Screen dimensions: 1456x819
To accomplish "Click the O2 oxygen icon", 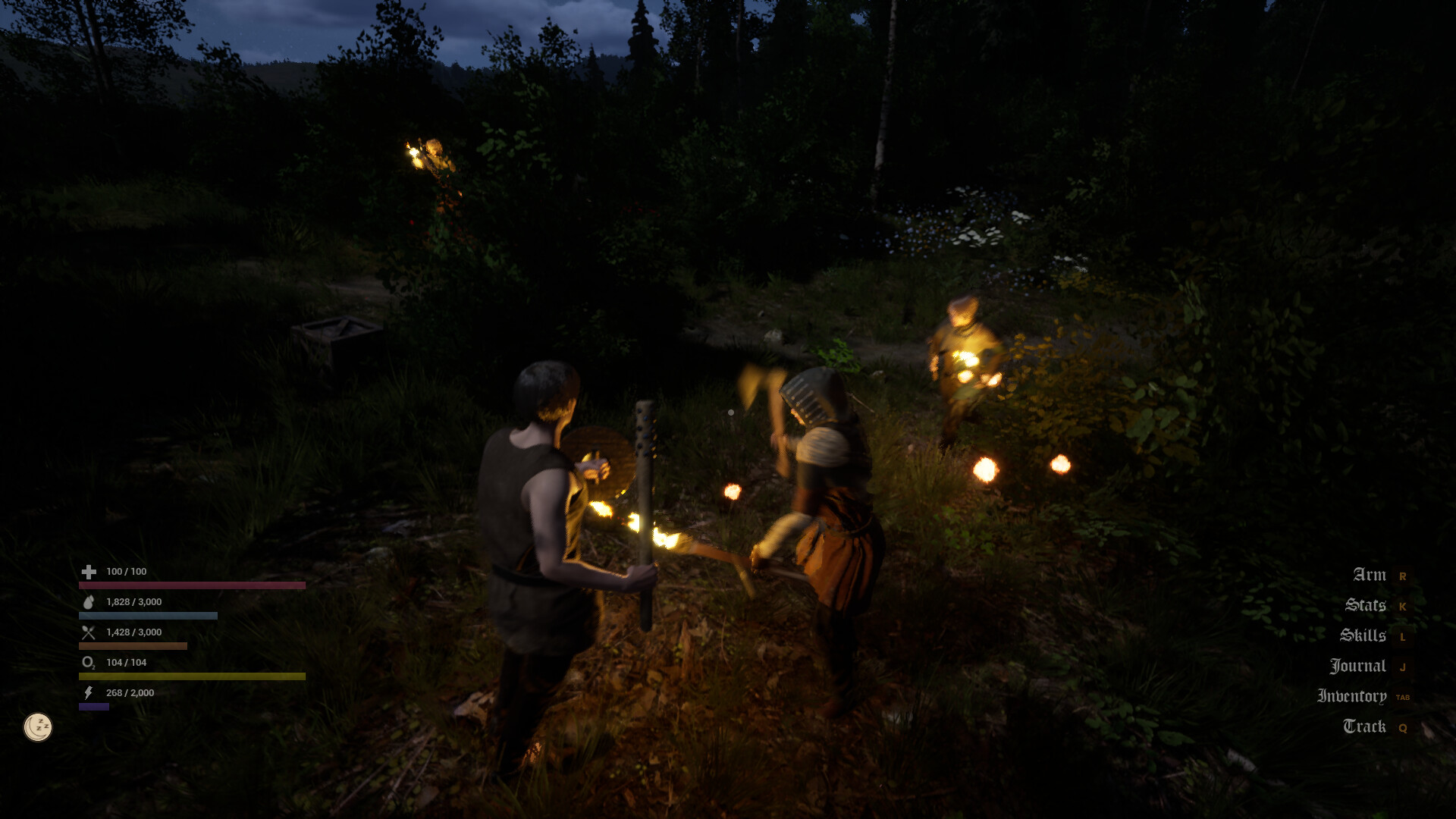I will click(x=88, y=662).
